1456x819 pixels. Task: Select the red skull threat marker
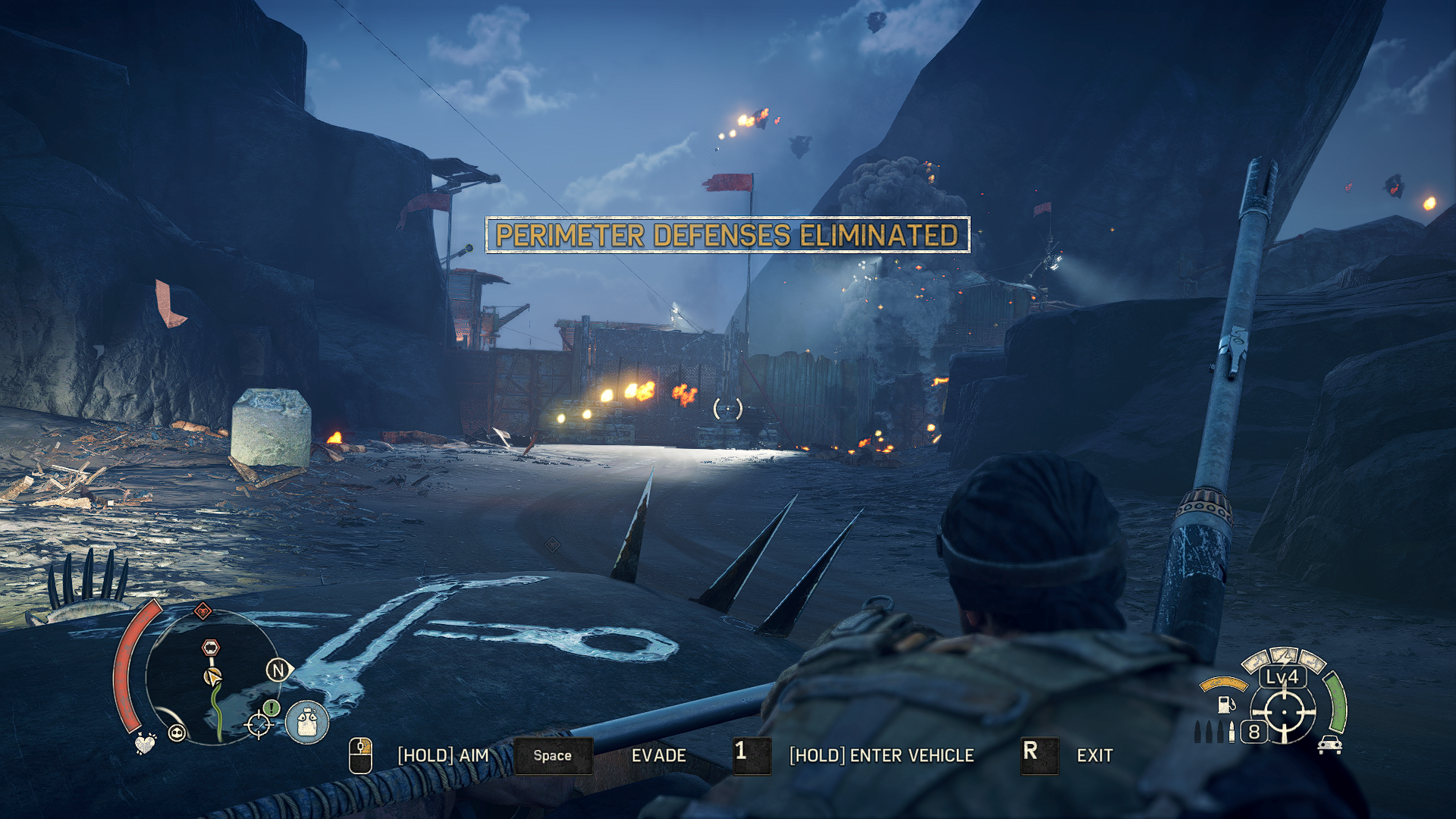point(202,610)
